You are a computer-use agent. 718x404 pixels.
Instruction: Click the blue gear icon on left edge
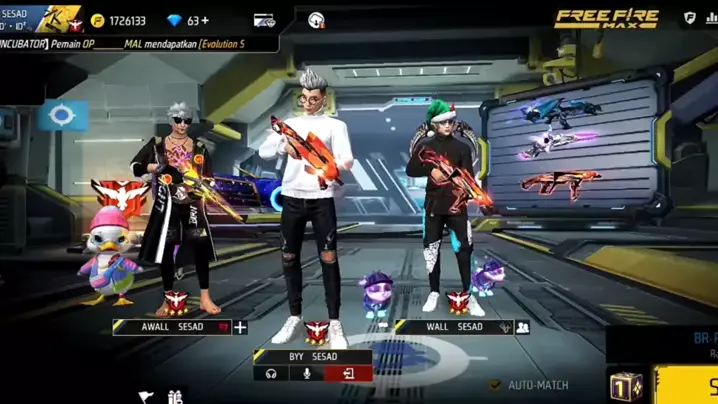pyautogui.click(x=62, y=116)
